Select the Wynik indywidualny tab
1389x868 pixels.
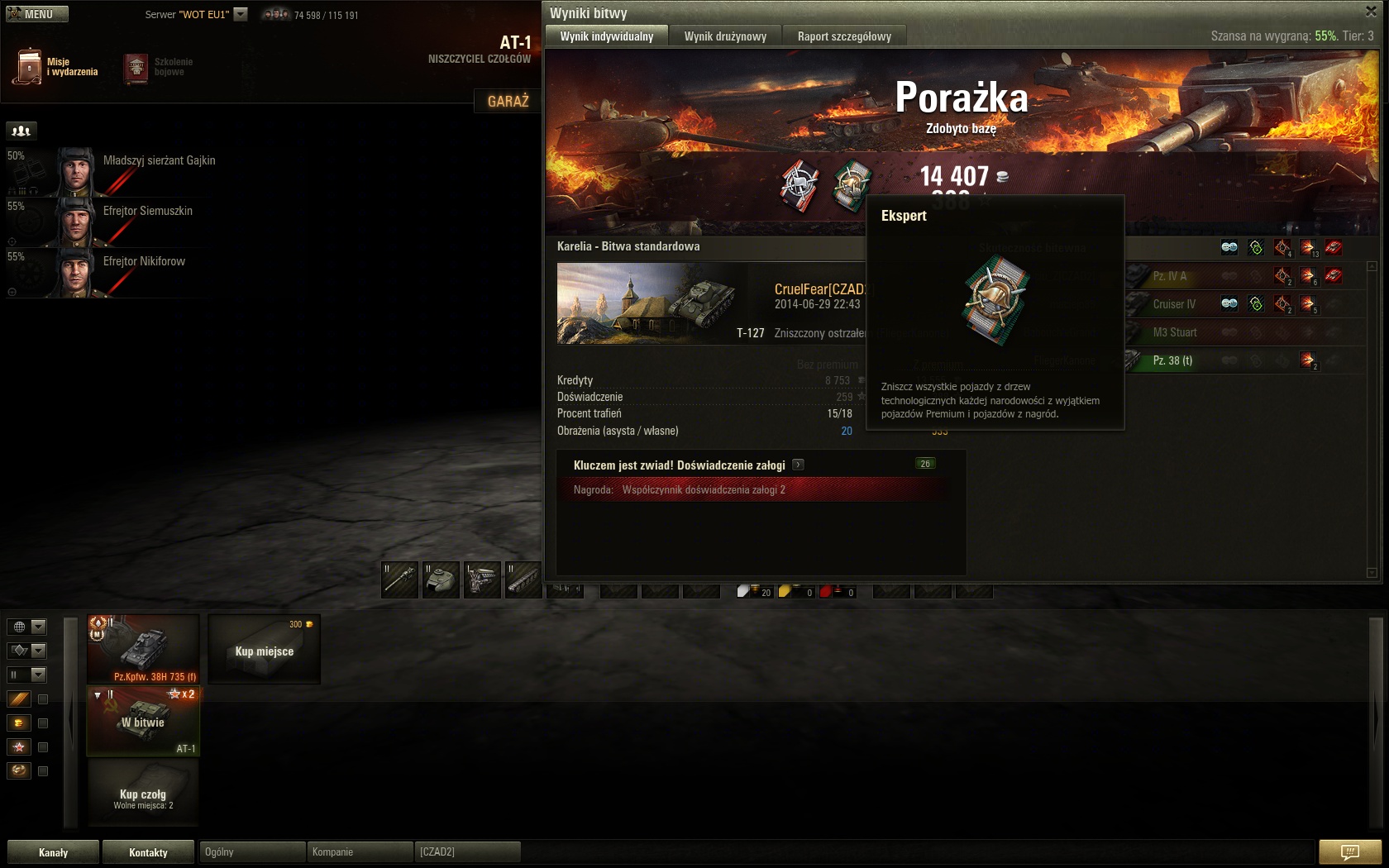[606, 36]
